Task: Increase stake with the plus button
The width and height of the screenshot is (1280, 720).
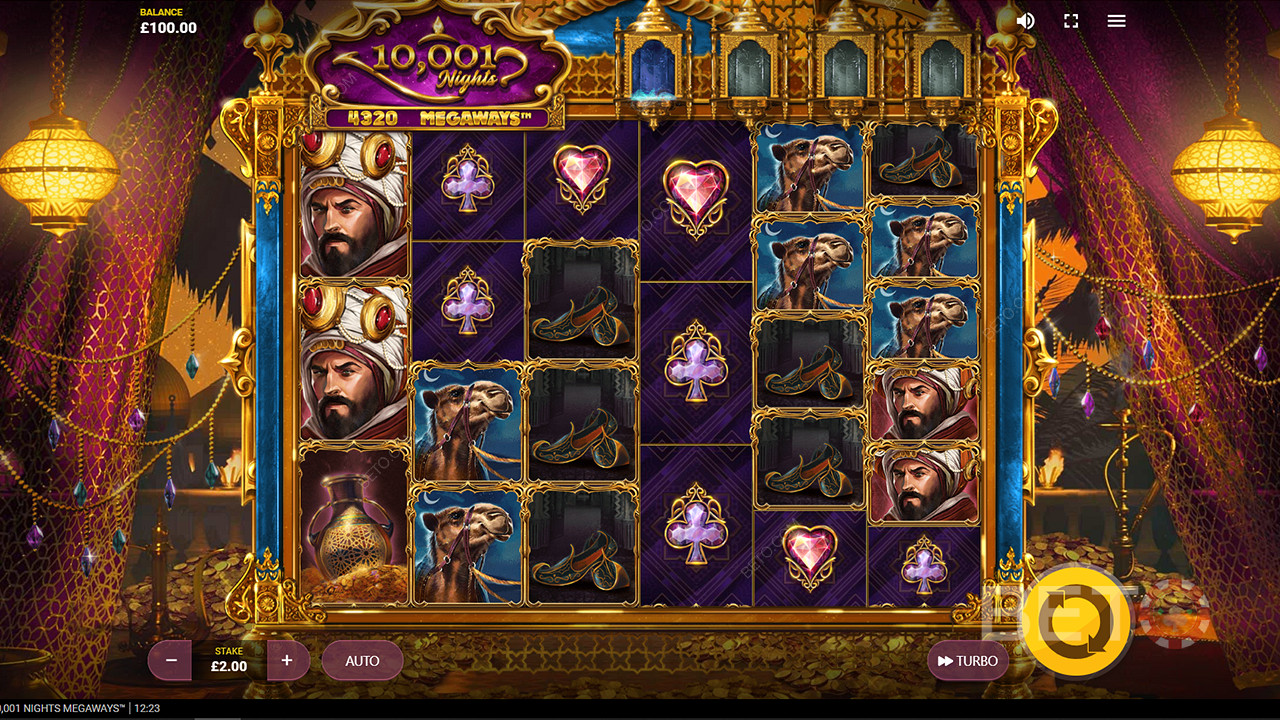Action: pos(287,661)
